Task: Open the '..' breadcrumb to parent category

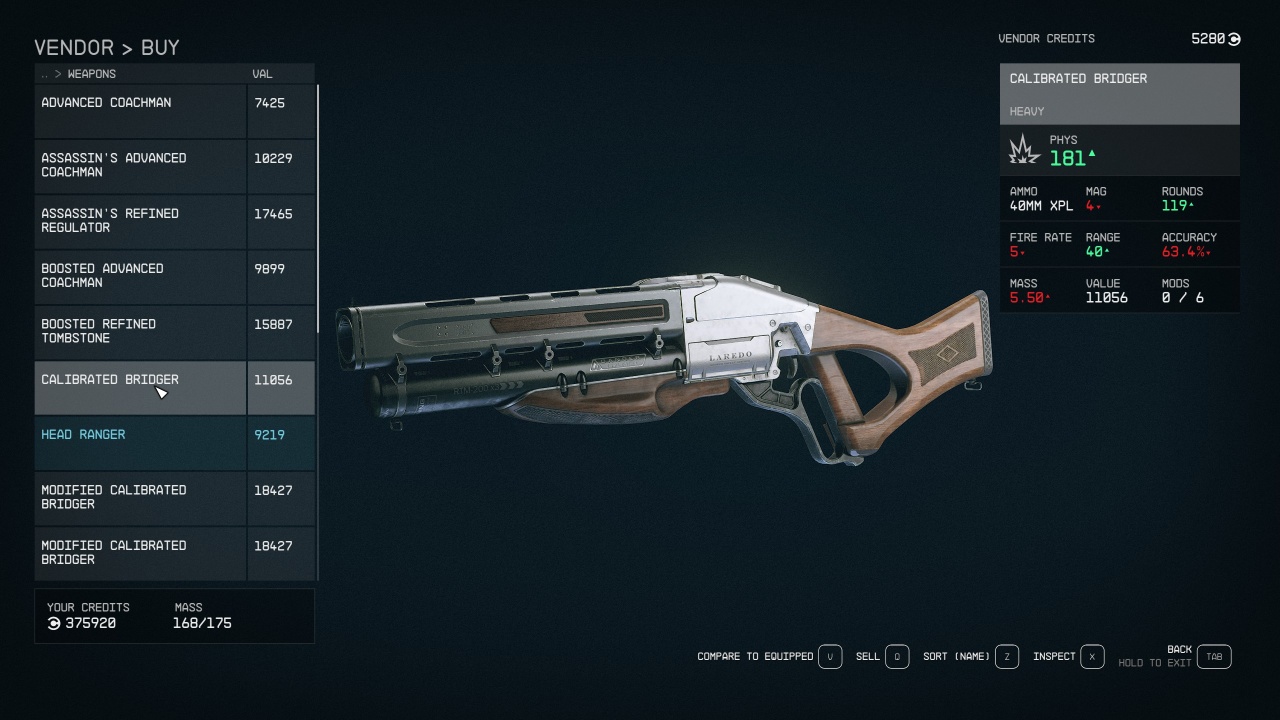Action: click(x=44, y=74)
